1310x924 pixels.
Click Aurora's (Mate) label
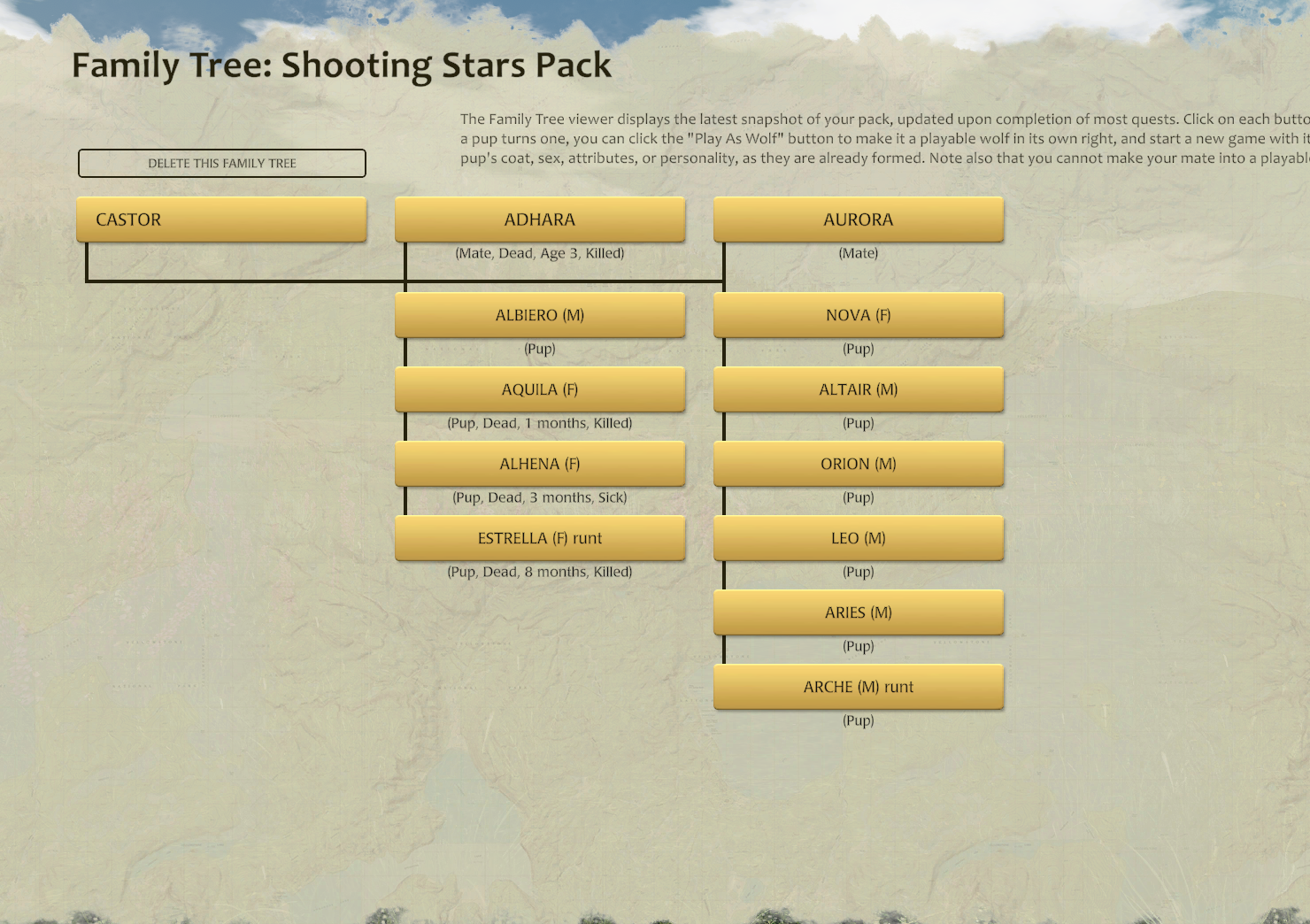[859, 253]
